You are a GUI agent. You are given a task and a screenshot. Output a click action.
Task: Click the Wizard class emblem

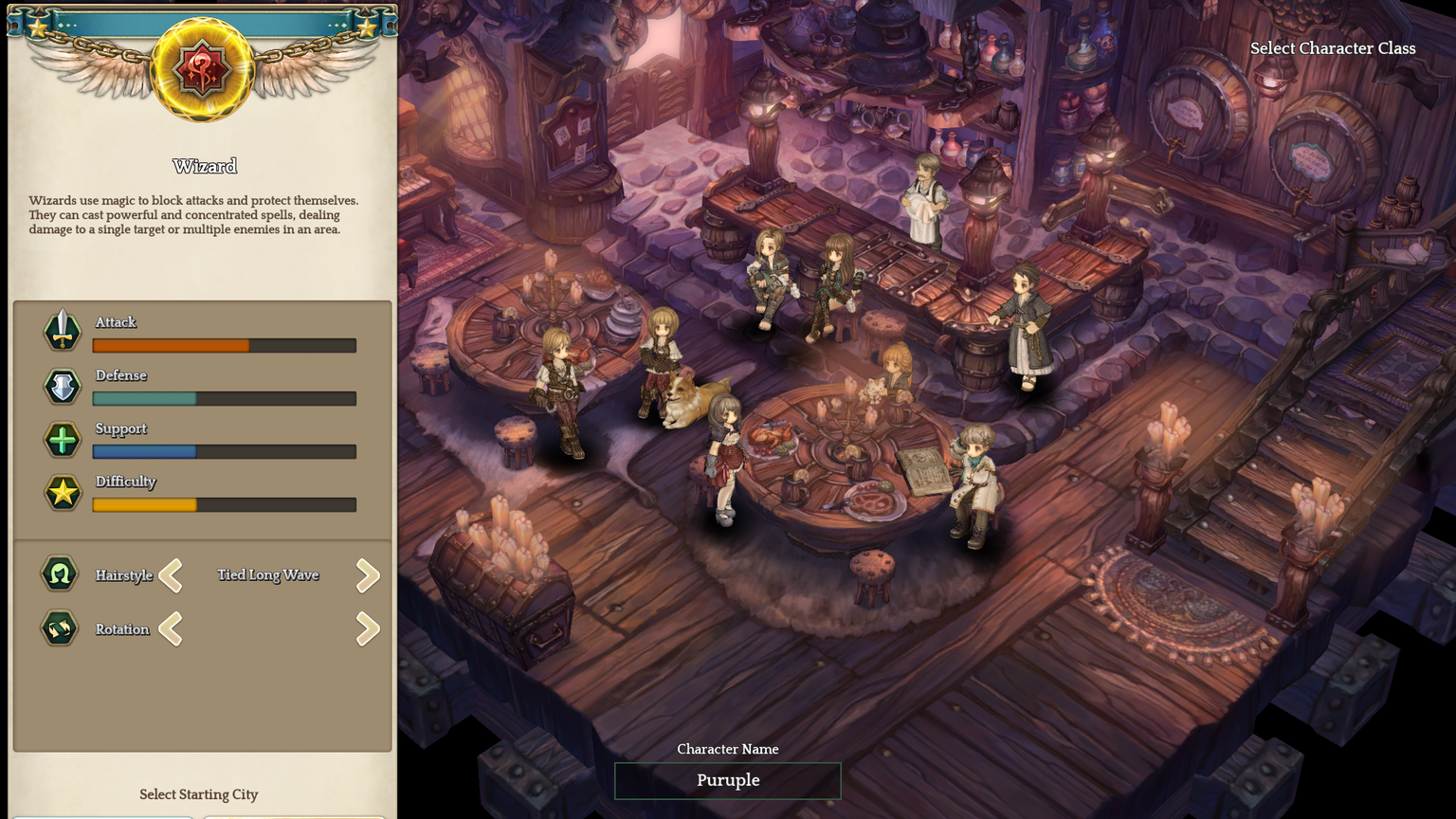[202, 70]
